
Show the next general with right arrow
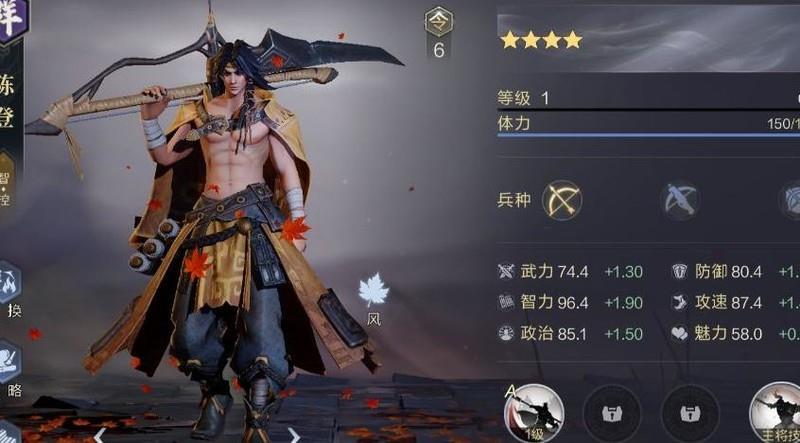pos(293,435)
